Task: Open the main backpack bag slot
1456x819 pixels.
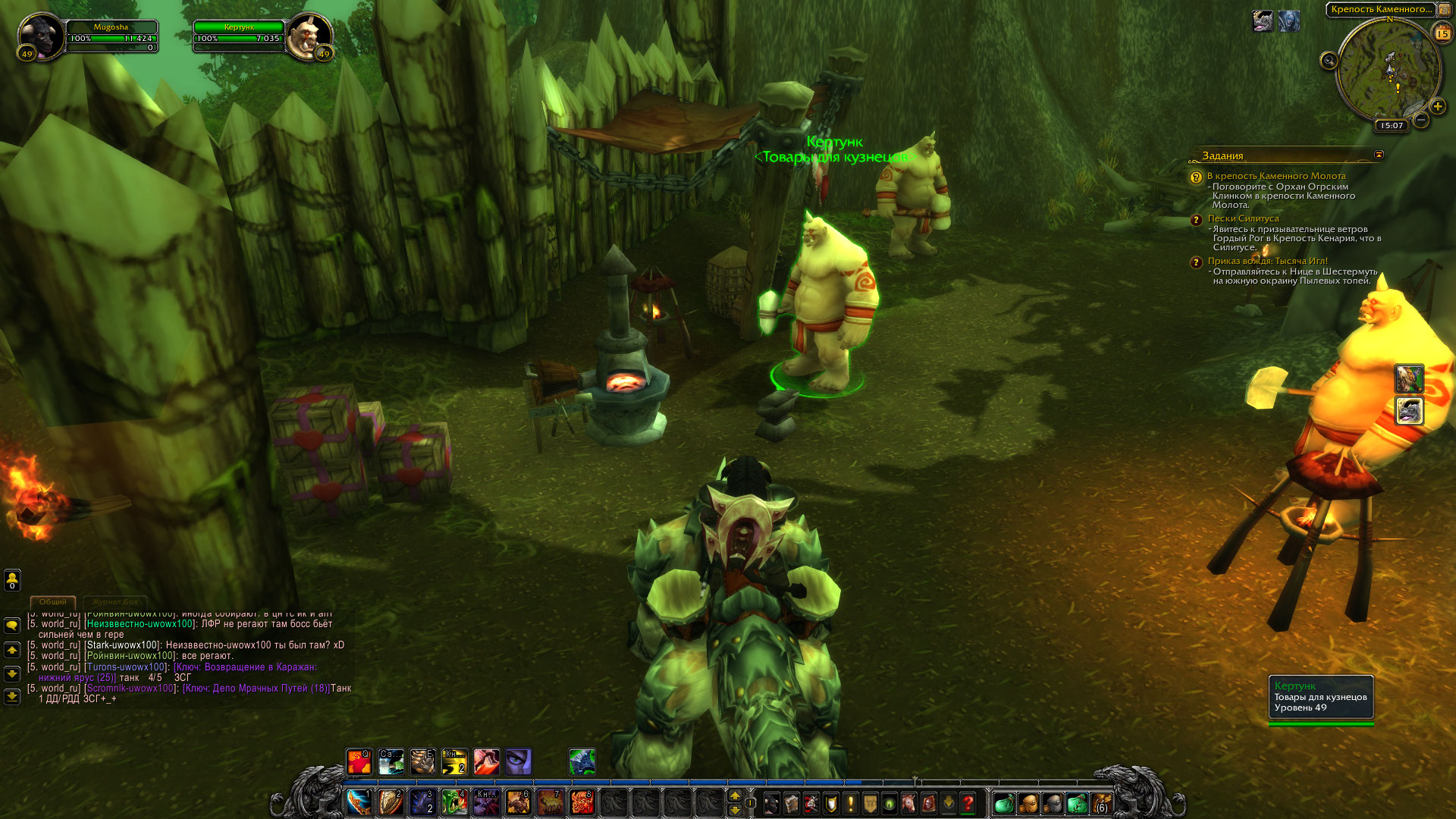Action: click(x=1101, y=803)
